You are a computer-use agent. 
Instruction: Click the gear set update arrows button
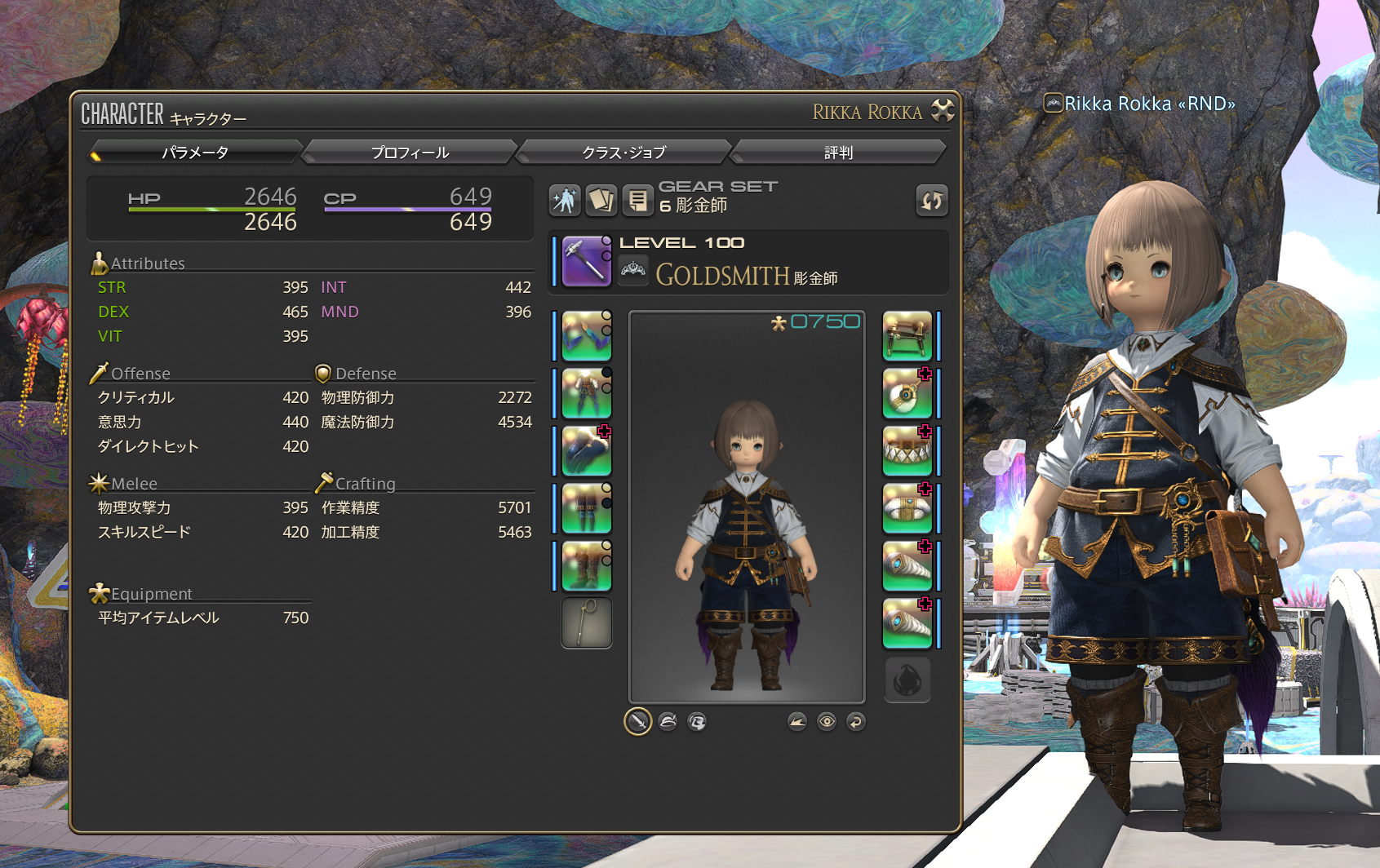pyautogui.click(x=932, y=200)
